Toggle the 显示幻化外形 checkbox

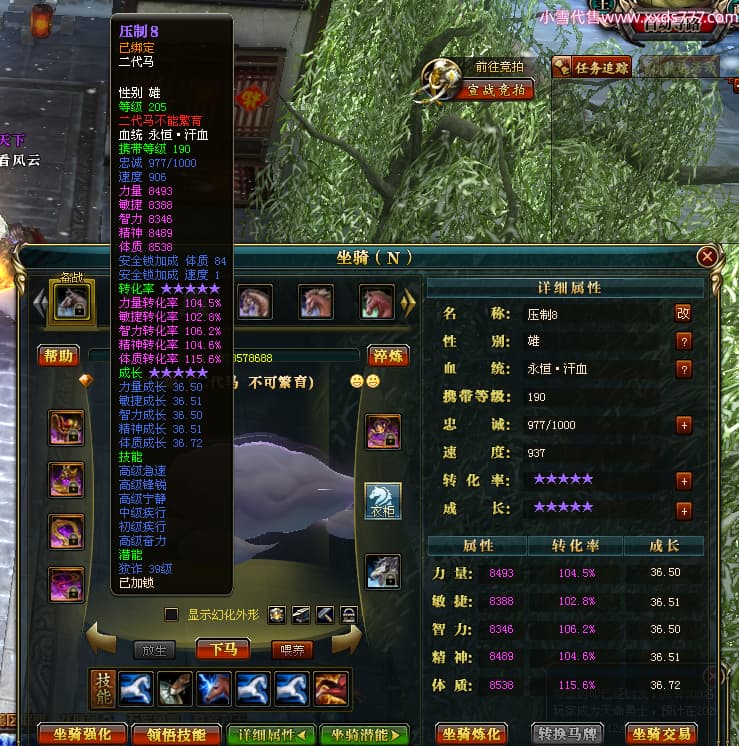[171, 614]
